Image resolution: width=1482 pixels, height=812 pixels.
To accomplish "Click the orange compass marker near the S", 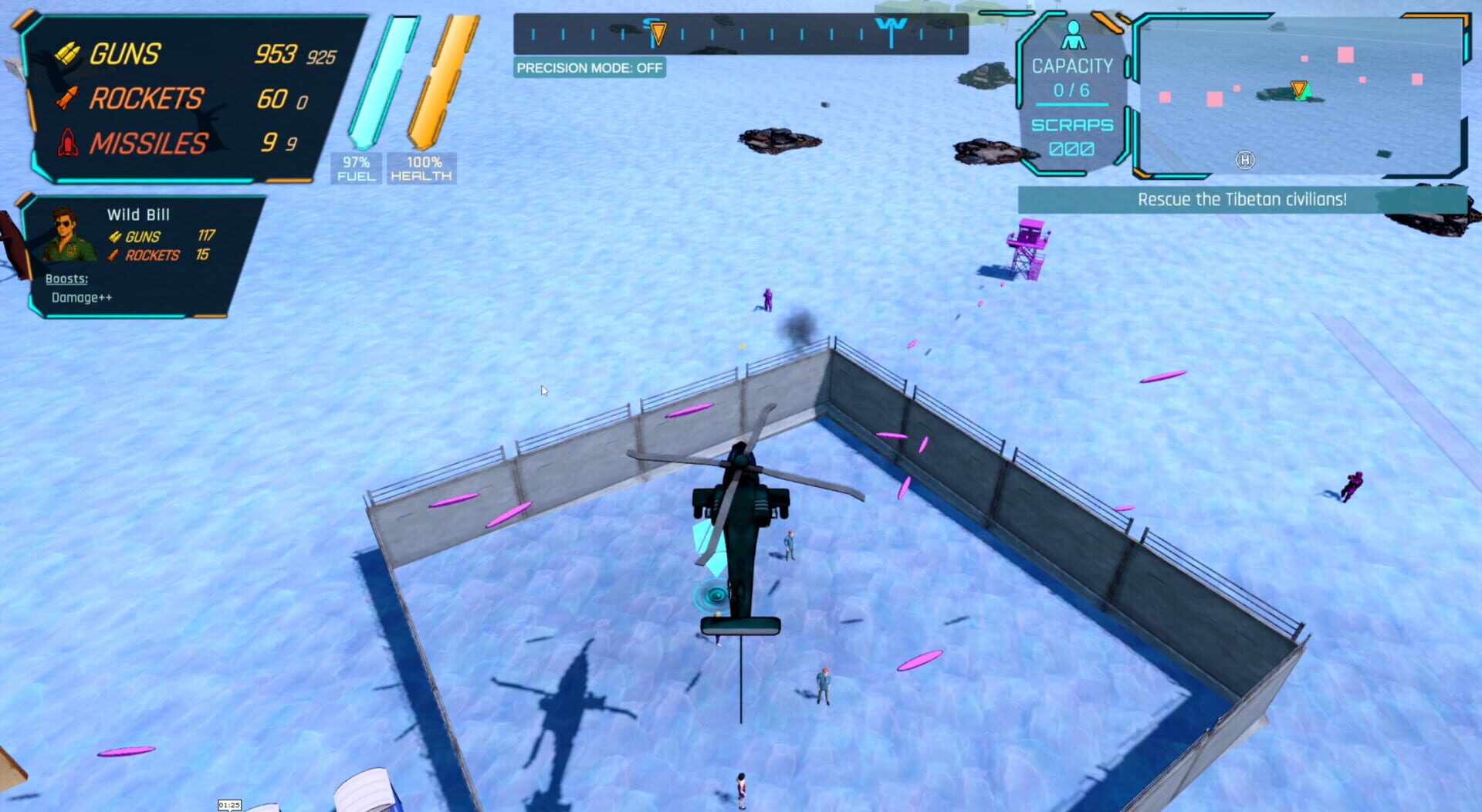I will [x=660, y=32].
